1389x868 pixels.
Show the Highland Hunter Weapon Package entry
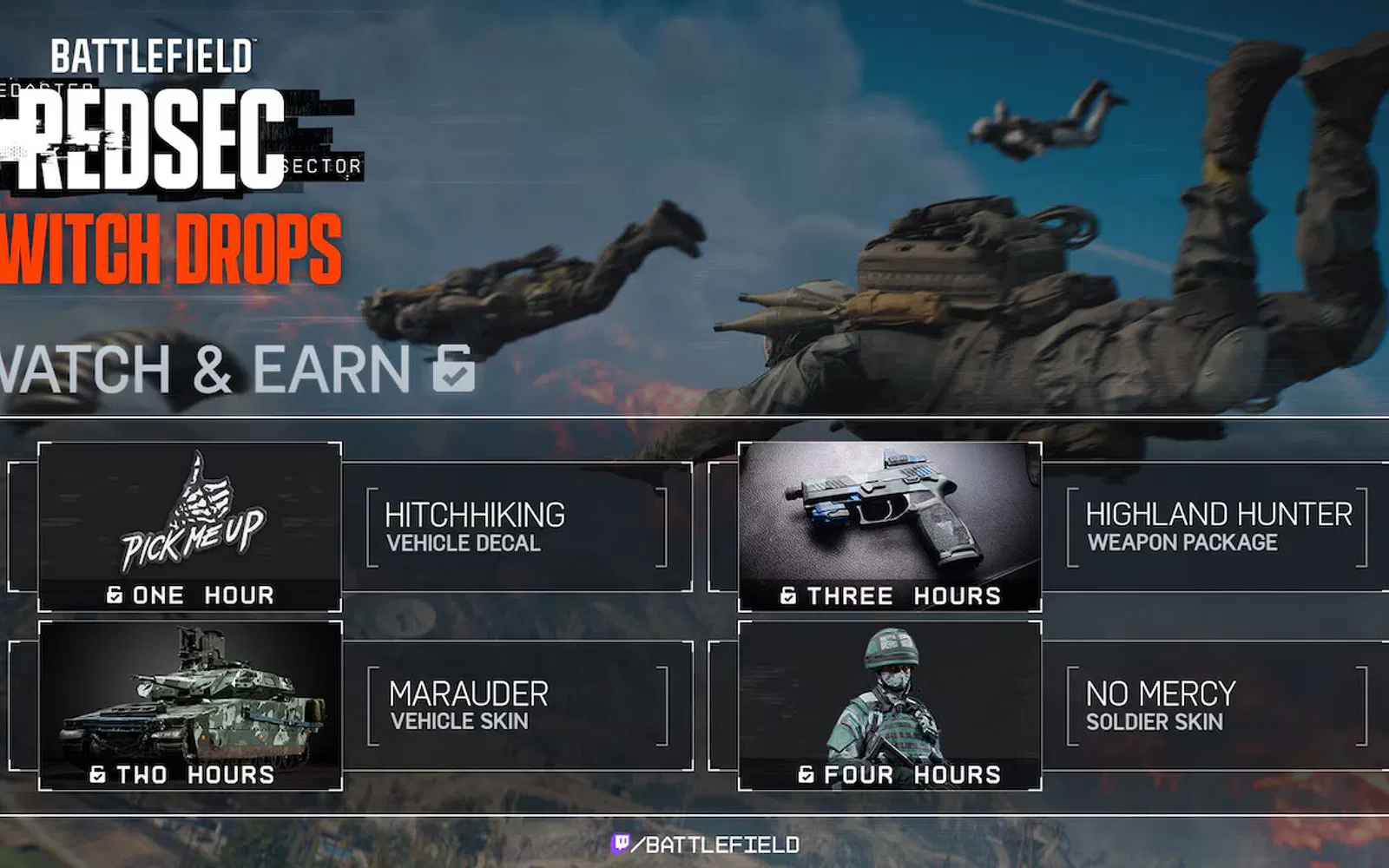[1217, 527]
